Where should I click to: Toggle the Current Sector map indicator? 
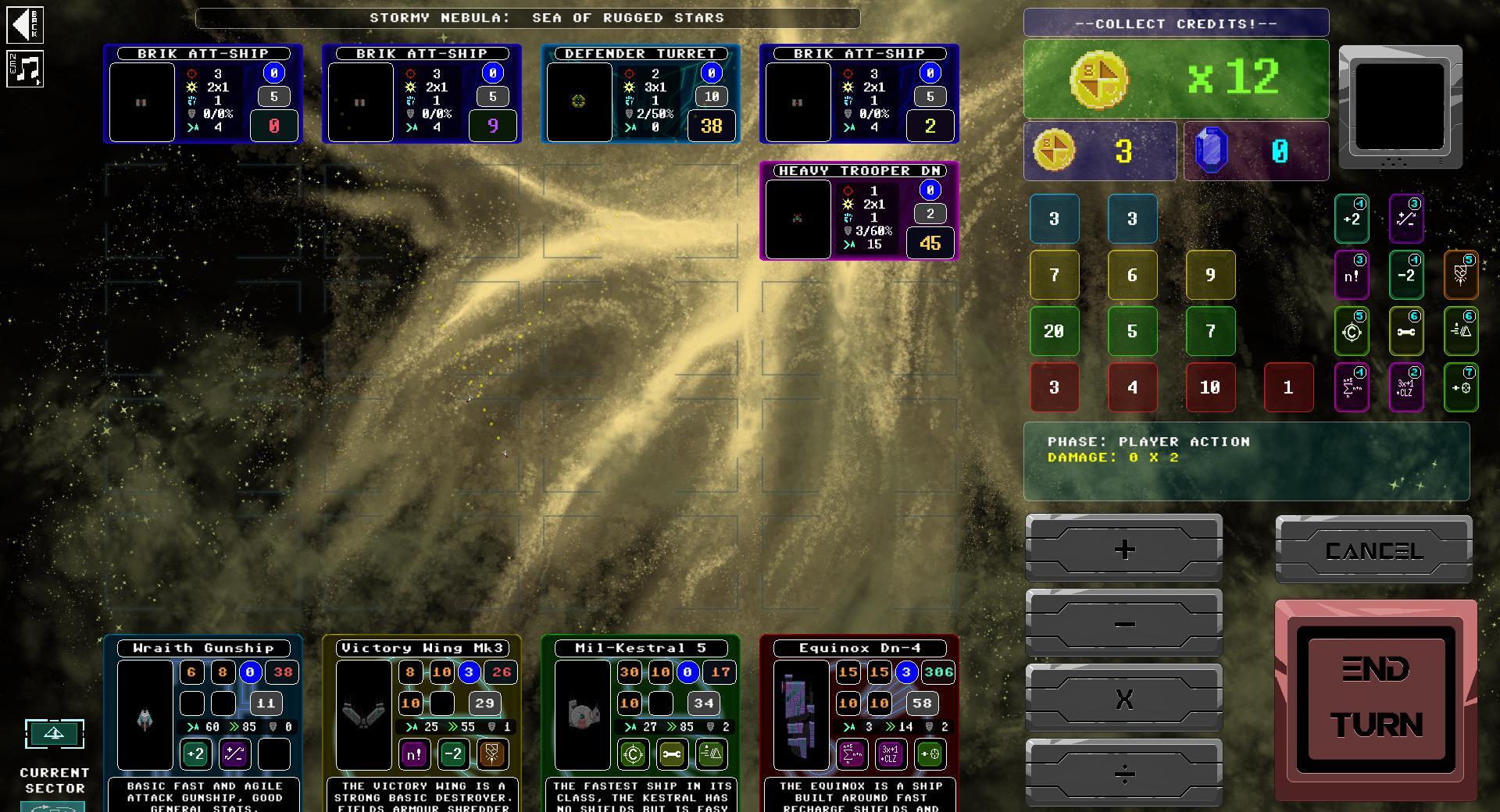(54, 734)
